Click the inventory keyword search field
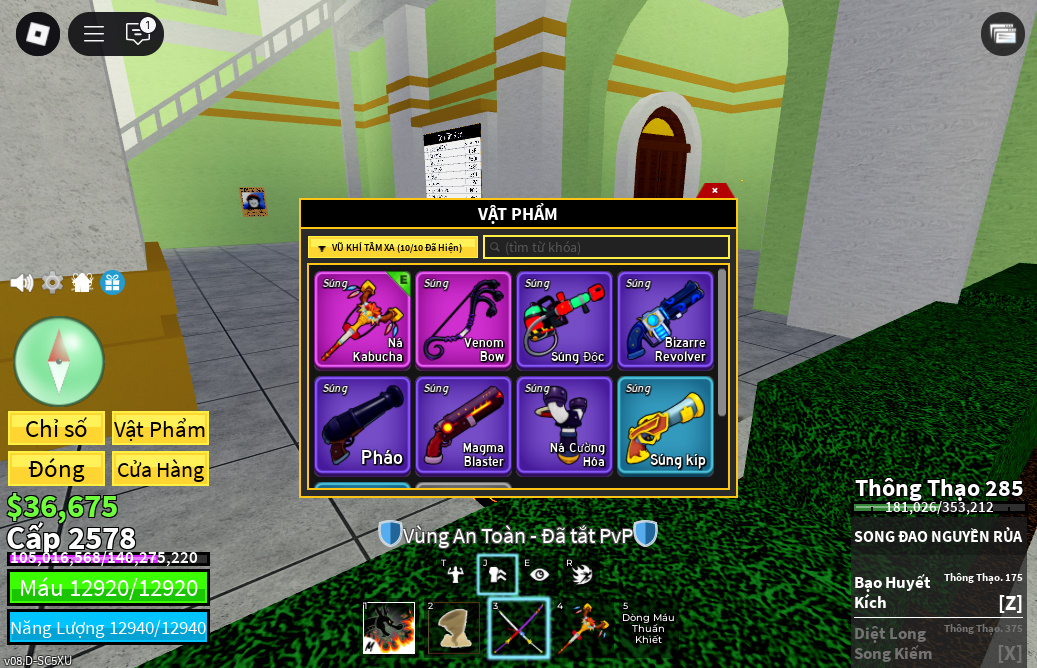Image resolution: width=1037 pixels, height=668 pixels. (606, 247)
